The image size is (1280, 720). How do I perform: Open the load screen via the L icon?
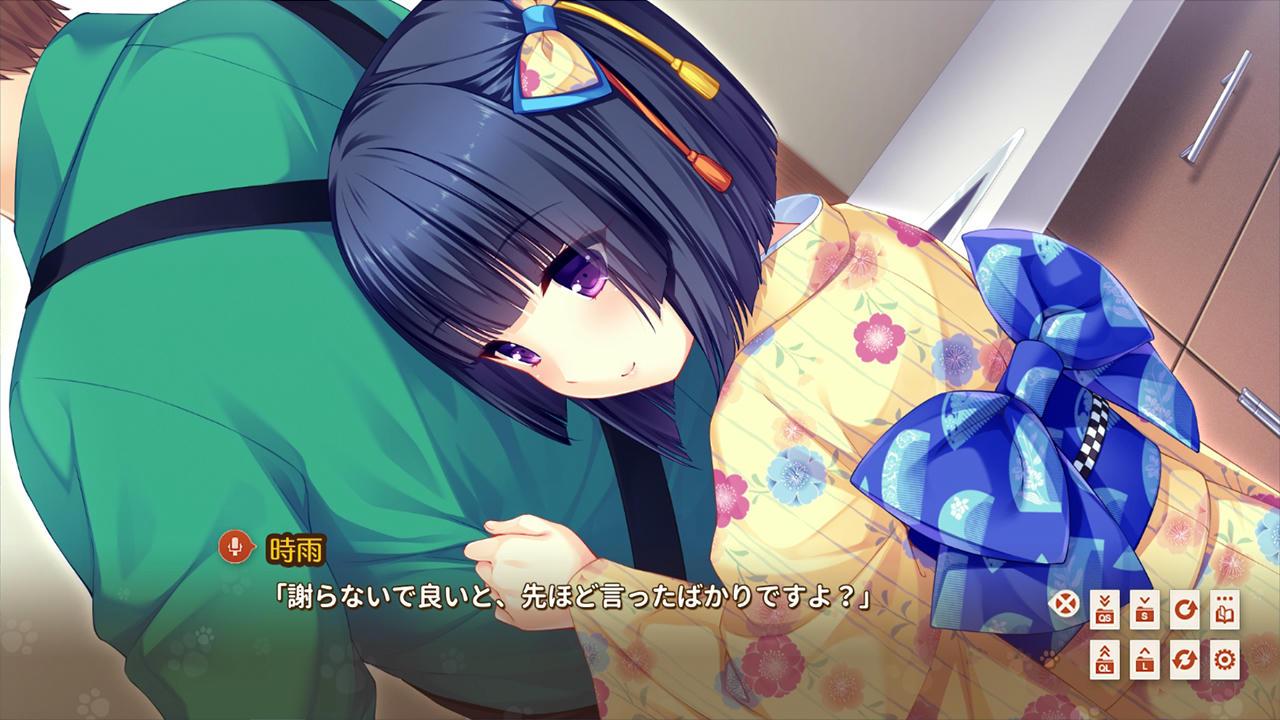[1145, 660]
